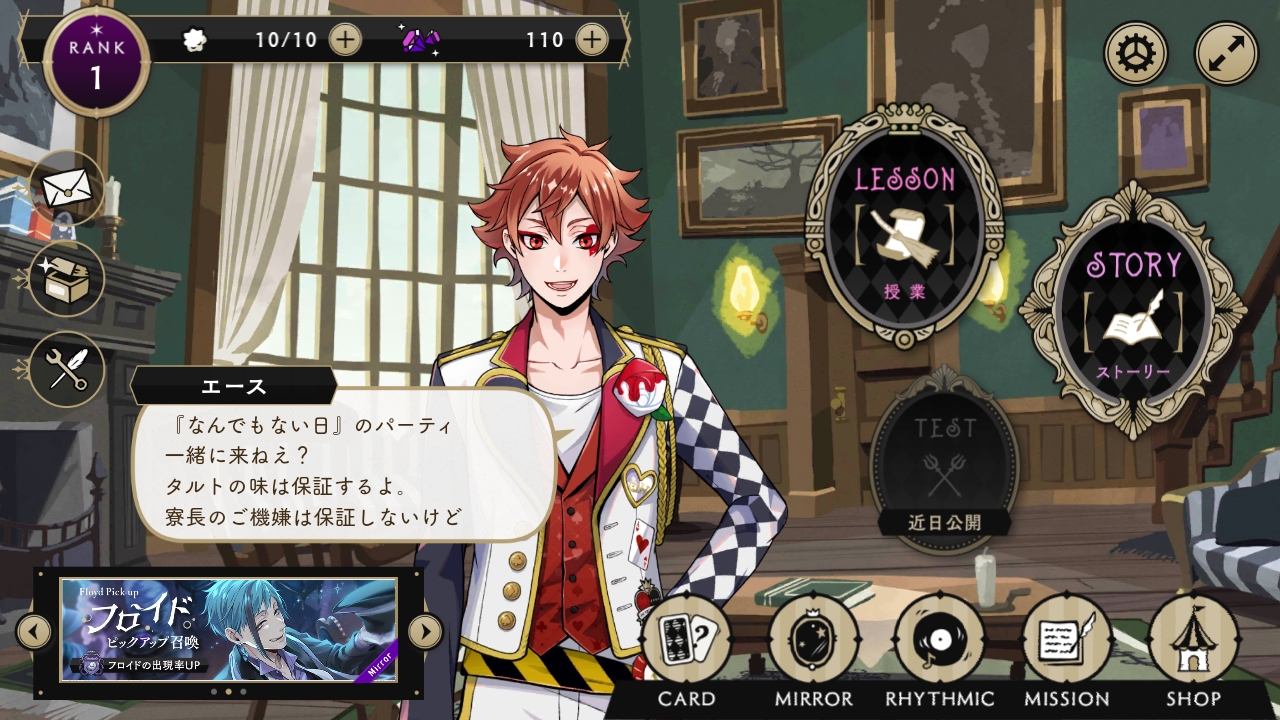Toggle fullscreen with the arrows icon

click(1226, 54)
